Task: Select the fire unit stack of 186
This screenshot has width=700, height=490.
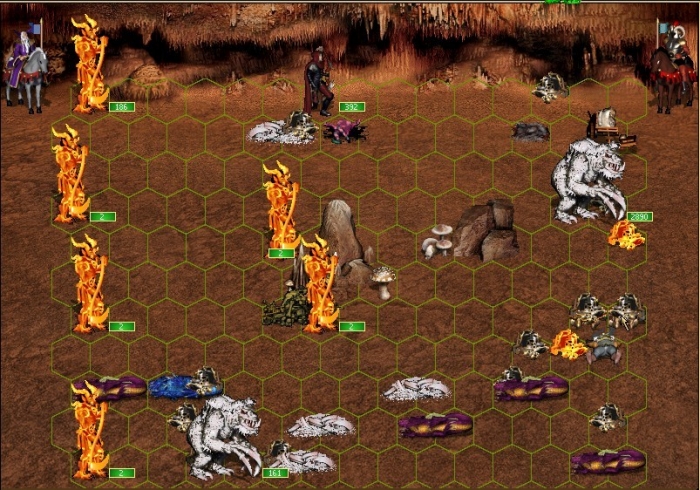Action: (x=91, y=65)
